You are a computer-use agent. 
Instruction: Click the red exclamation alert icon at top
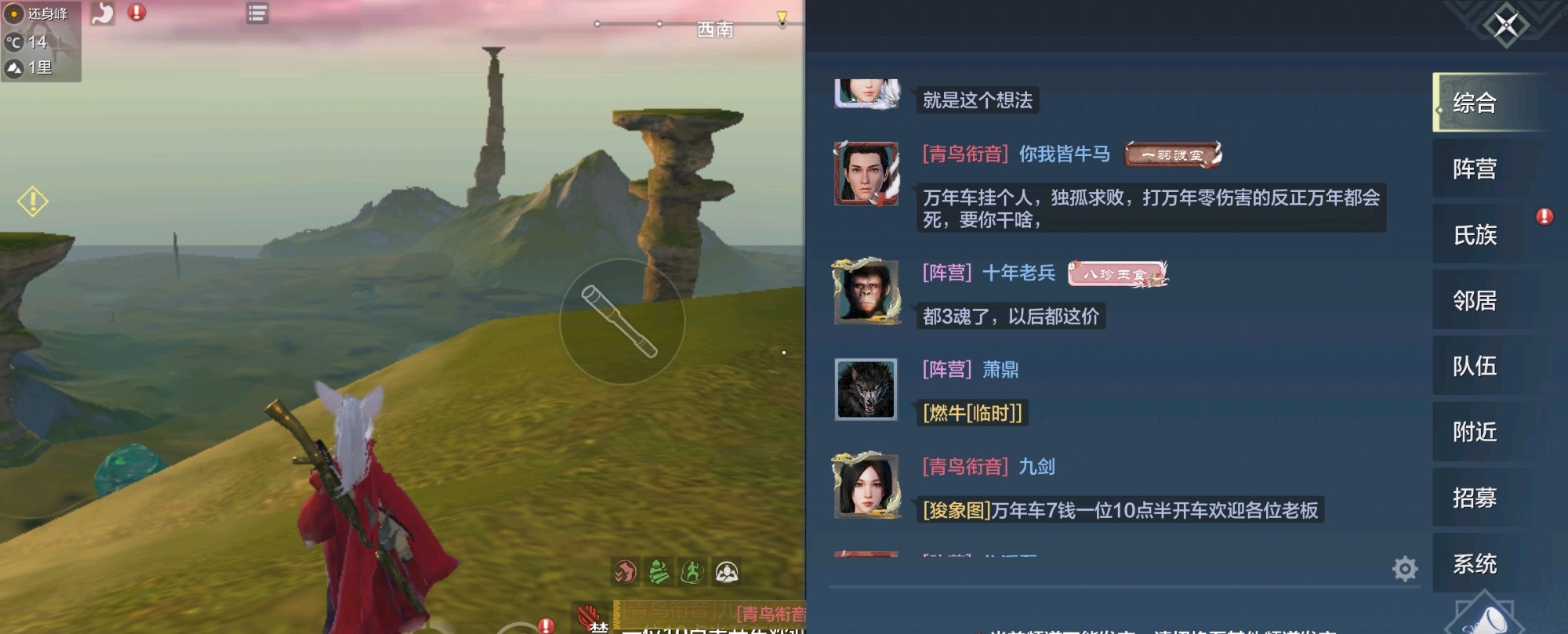136,13
